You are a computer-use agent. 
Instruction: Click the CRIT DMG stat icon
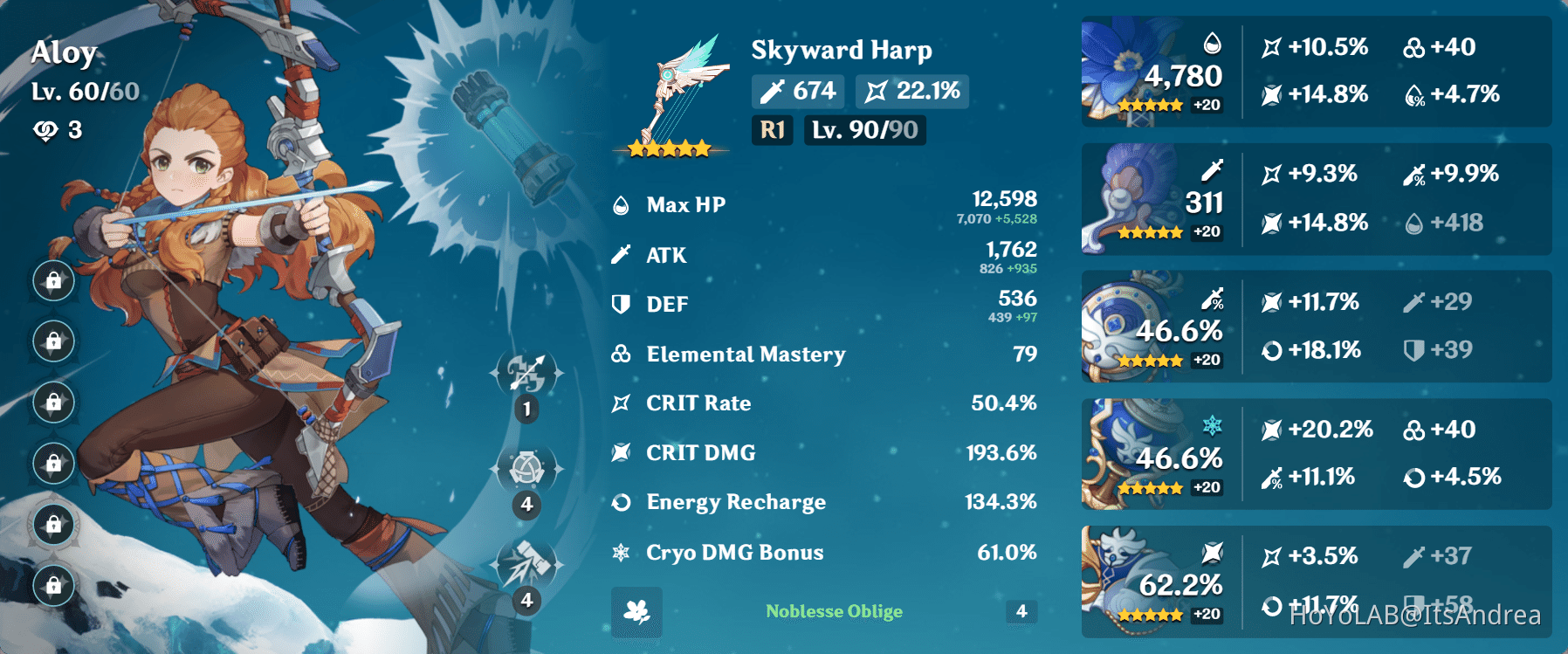click(x=621, y=452)
